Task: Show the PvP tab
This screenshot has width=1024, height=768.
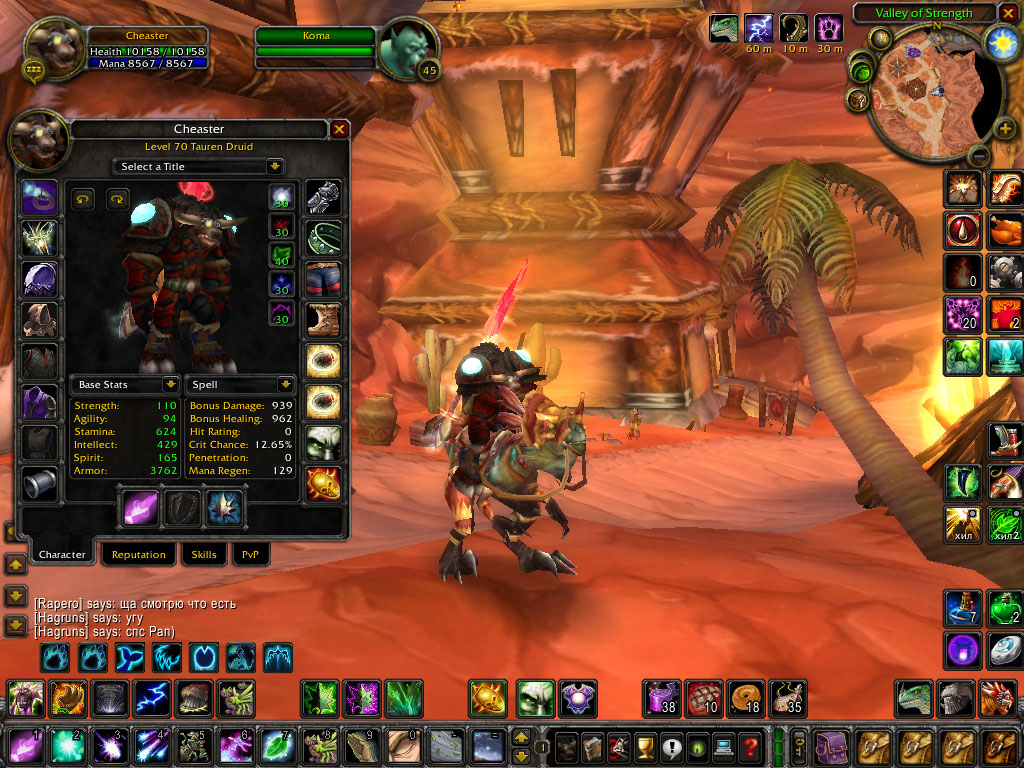Action: 250,555
